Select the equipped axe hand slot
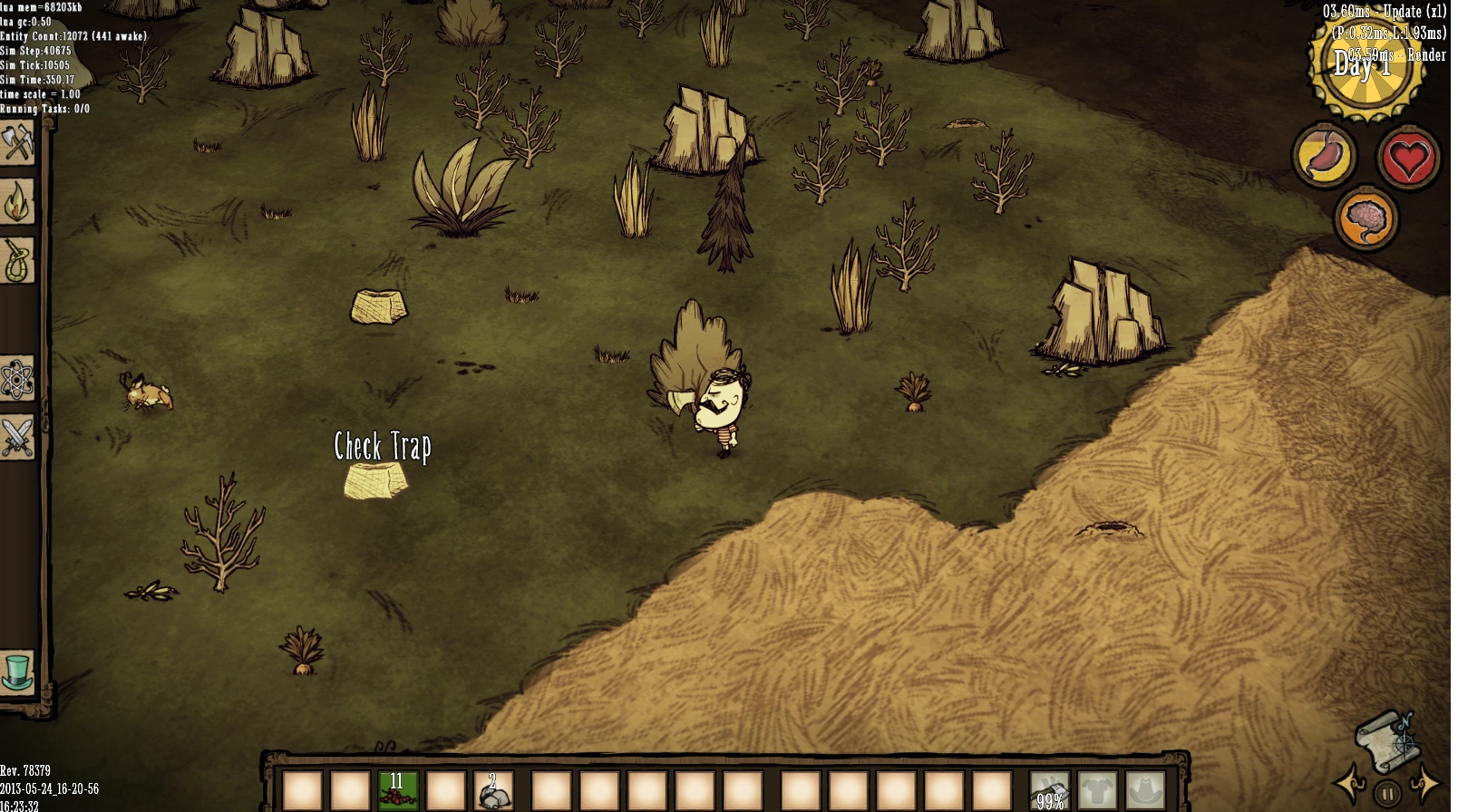This screenshot has height=812, width=1458. [x=1049, y=790]
